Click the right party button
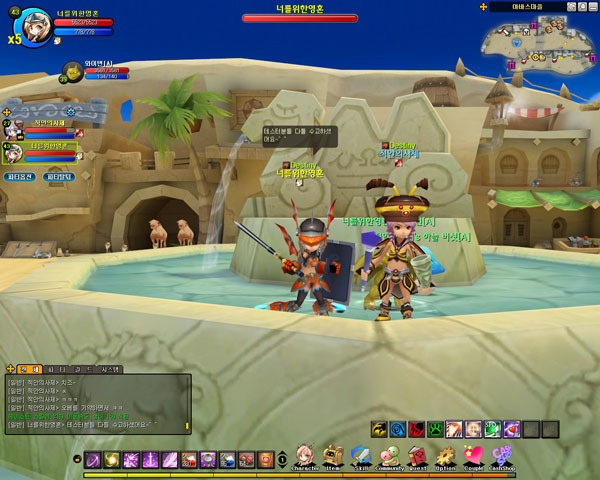The image size is (600, 480). click(x=59, y=176)
